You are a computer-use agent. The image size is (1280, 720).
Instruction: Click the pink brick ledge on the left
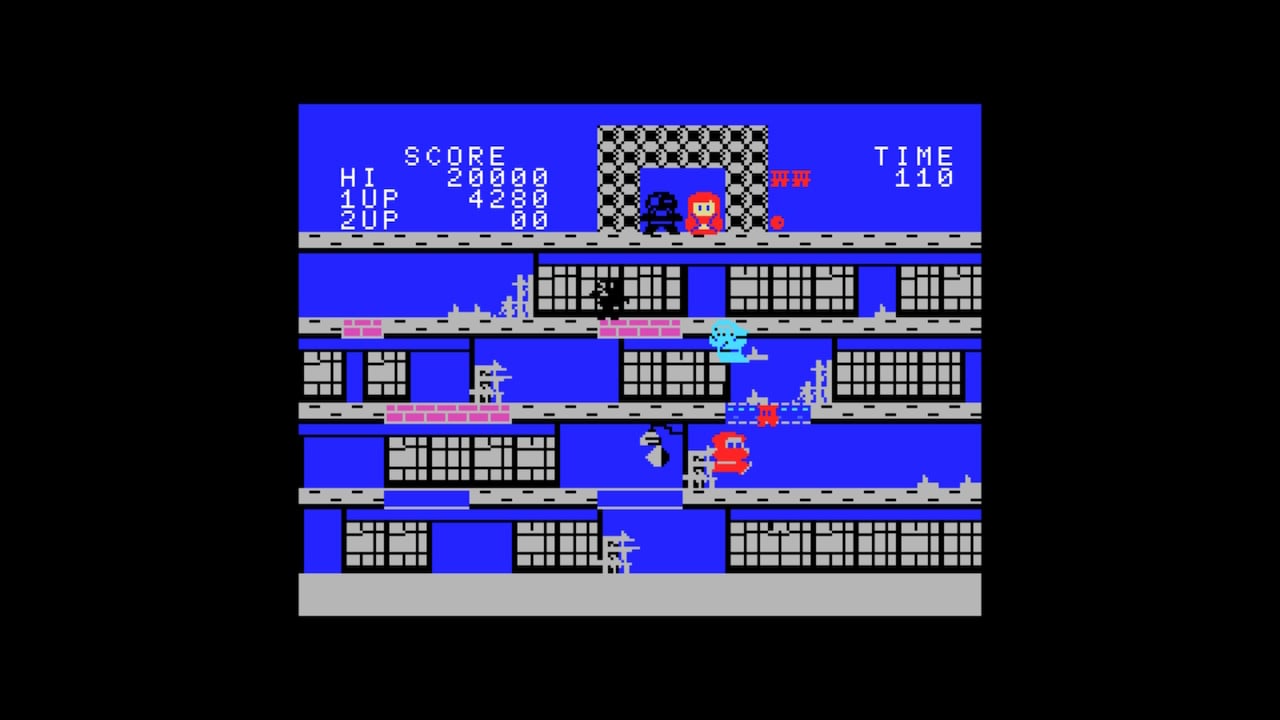coord(362,330)
